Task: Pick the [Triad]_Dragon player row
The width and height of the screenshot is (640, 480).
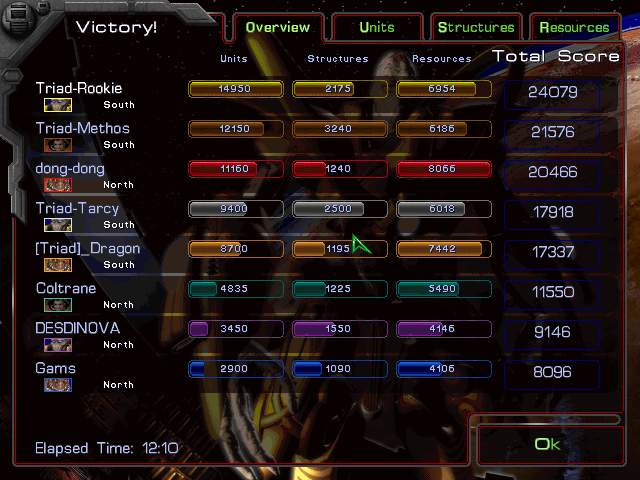Action: (88, 249)
